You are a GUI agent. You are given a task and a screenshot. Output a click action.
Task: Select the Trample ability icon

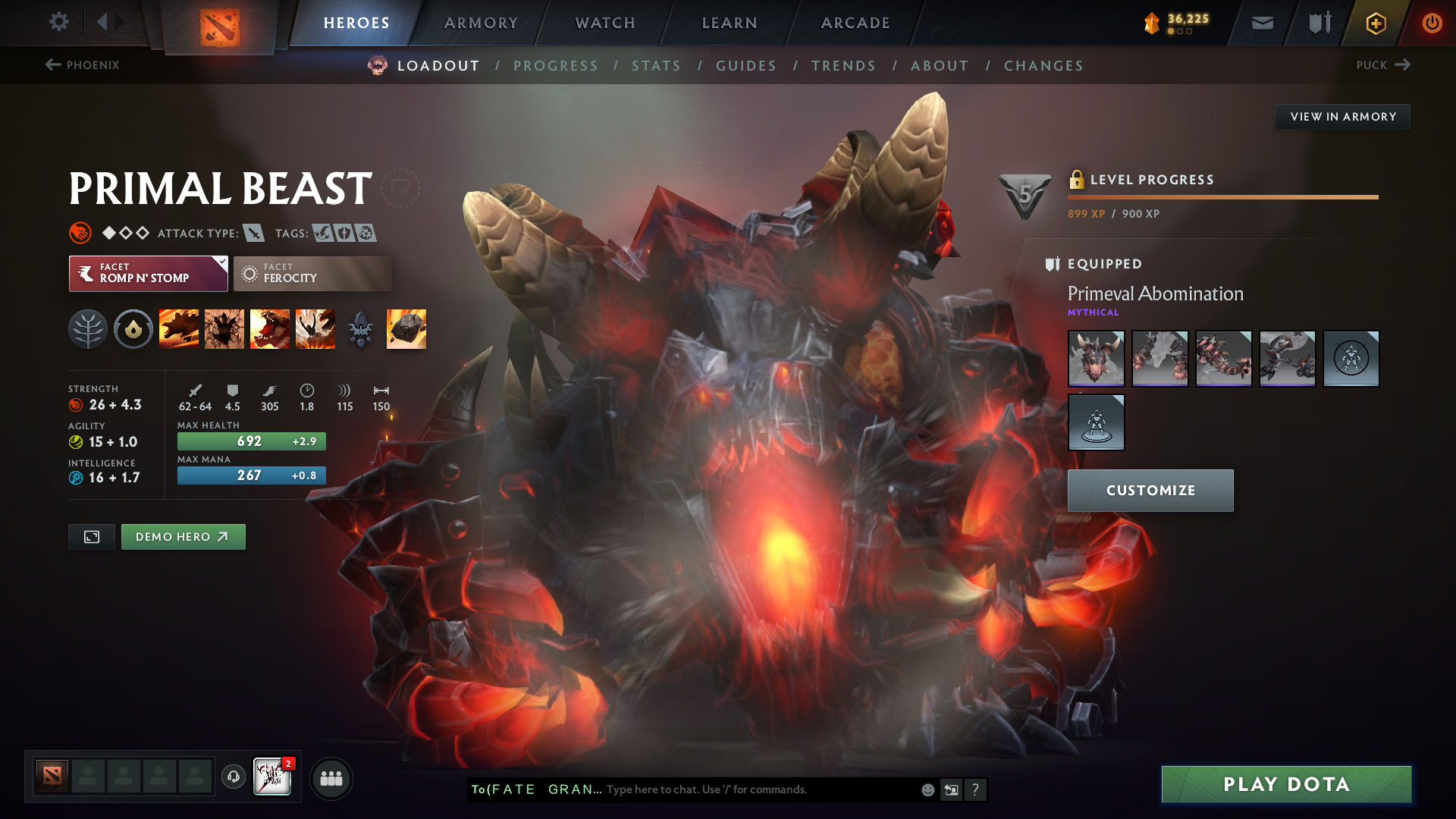coord(224,328)
